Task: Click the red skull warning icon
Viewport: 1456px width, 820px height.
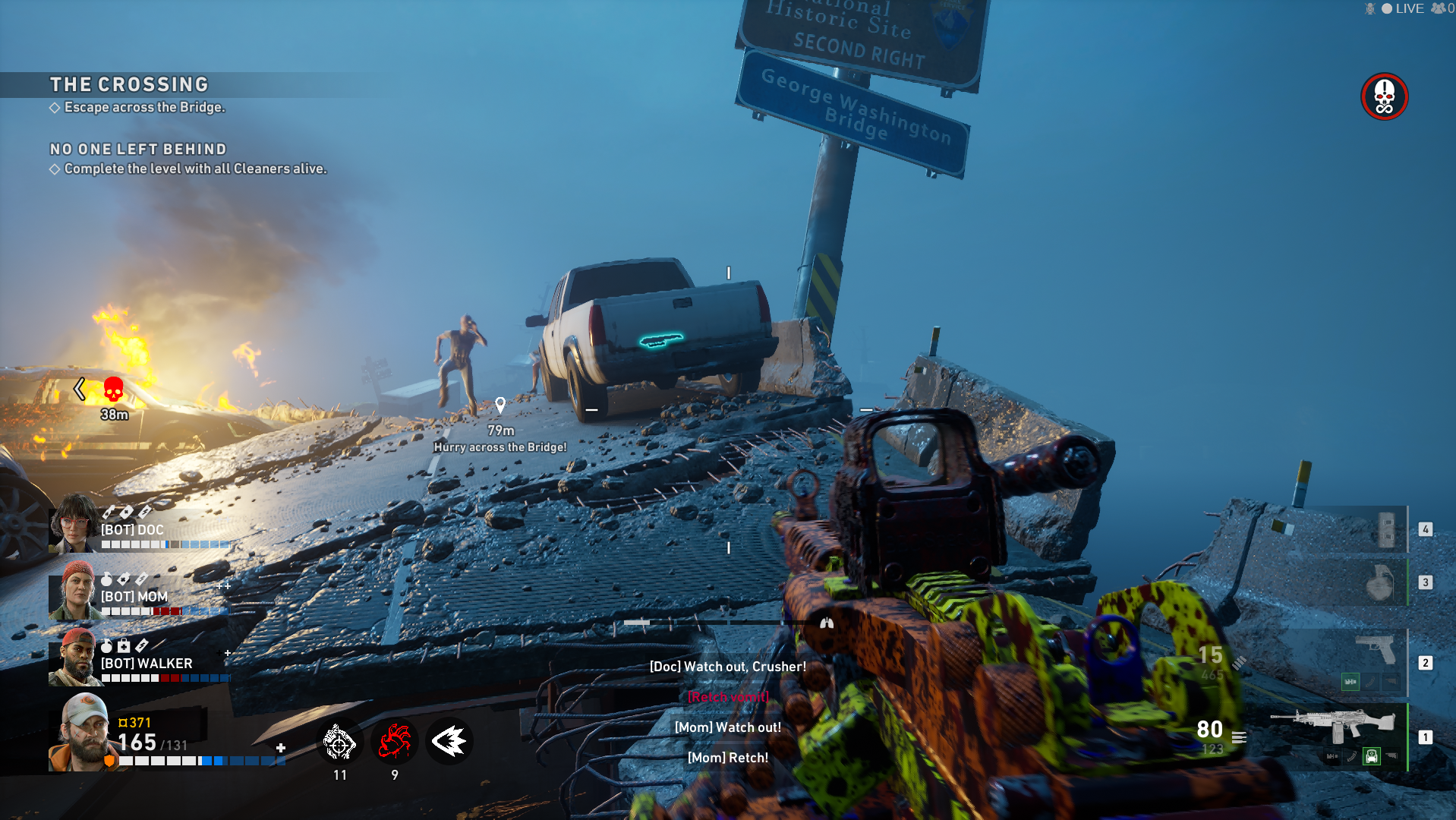Action: [1384, 96]
